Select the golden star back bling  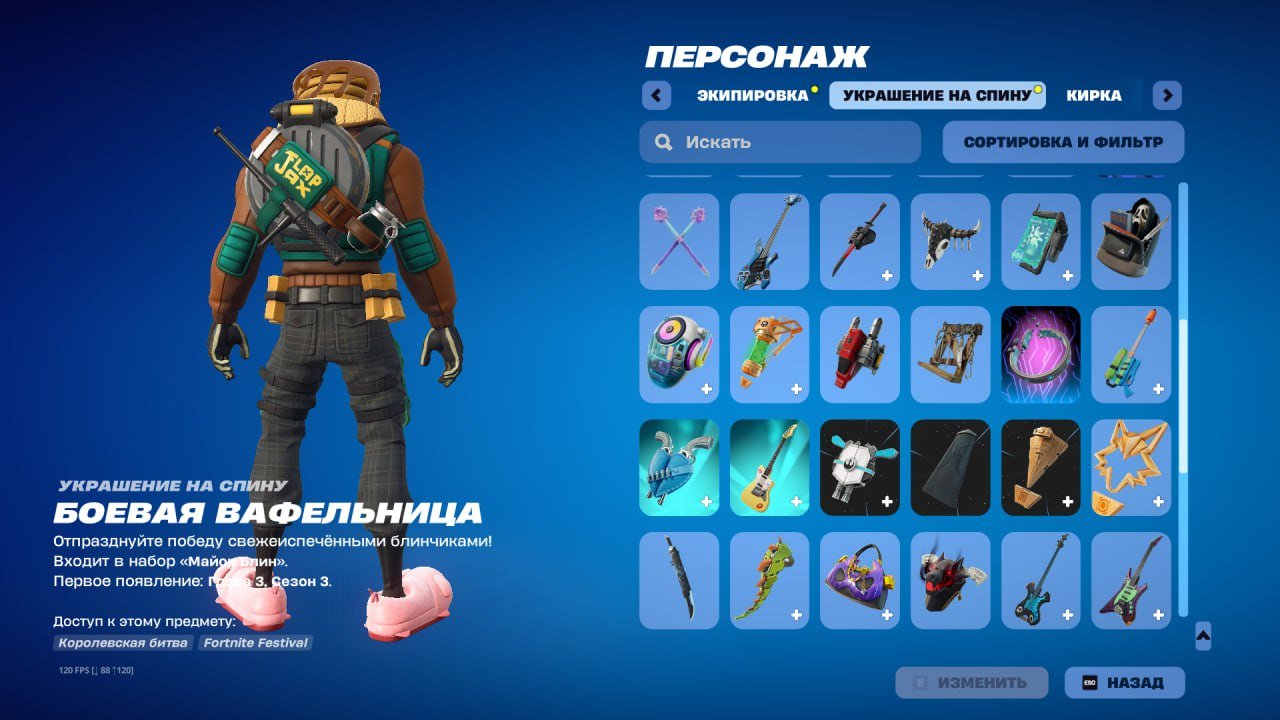[x=1130, y=468]
